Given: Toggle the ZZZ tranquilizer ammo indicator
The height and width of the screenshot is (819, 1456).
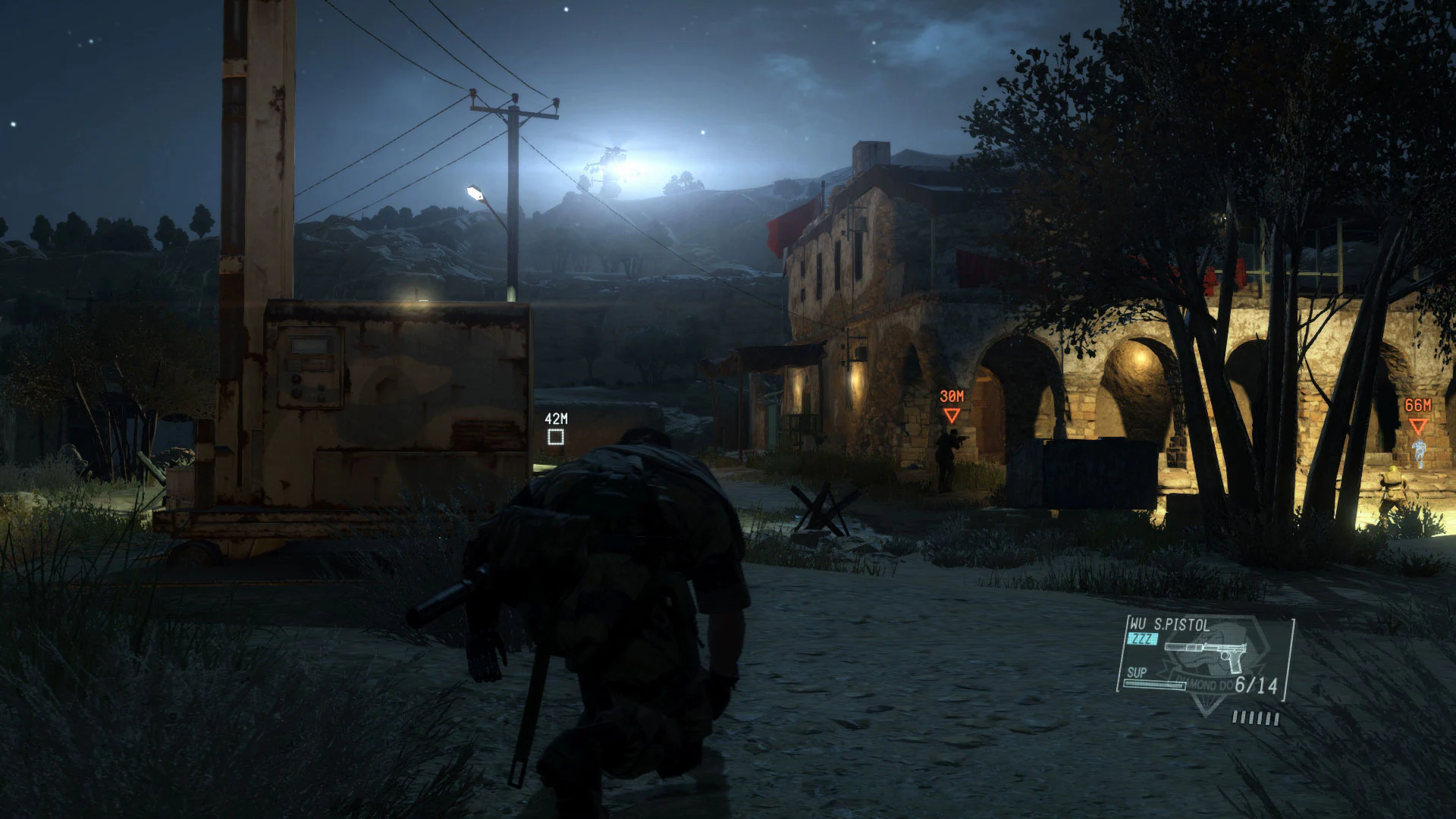Looking at the screenshot, I should (1142, 639).
